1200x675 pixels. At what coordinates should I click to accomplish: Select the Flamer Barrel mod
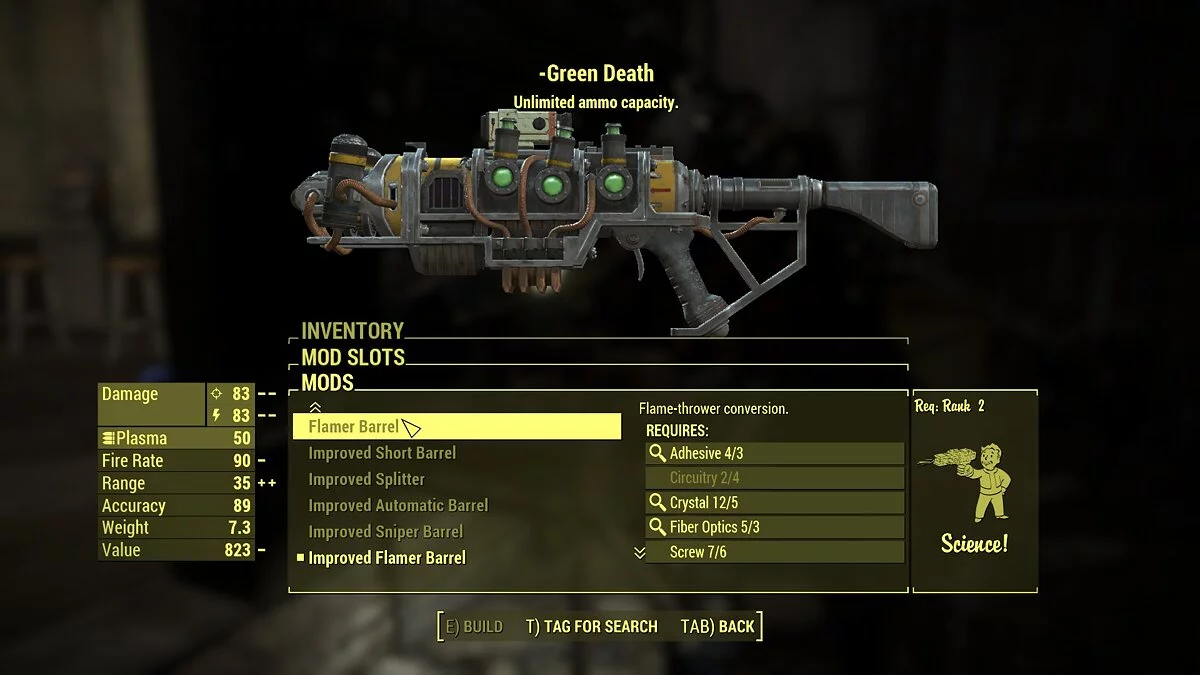click(455, 427)
